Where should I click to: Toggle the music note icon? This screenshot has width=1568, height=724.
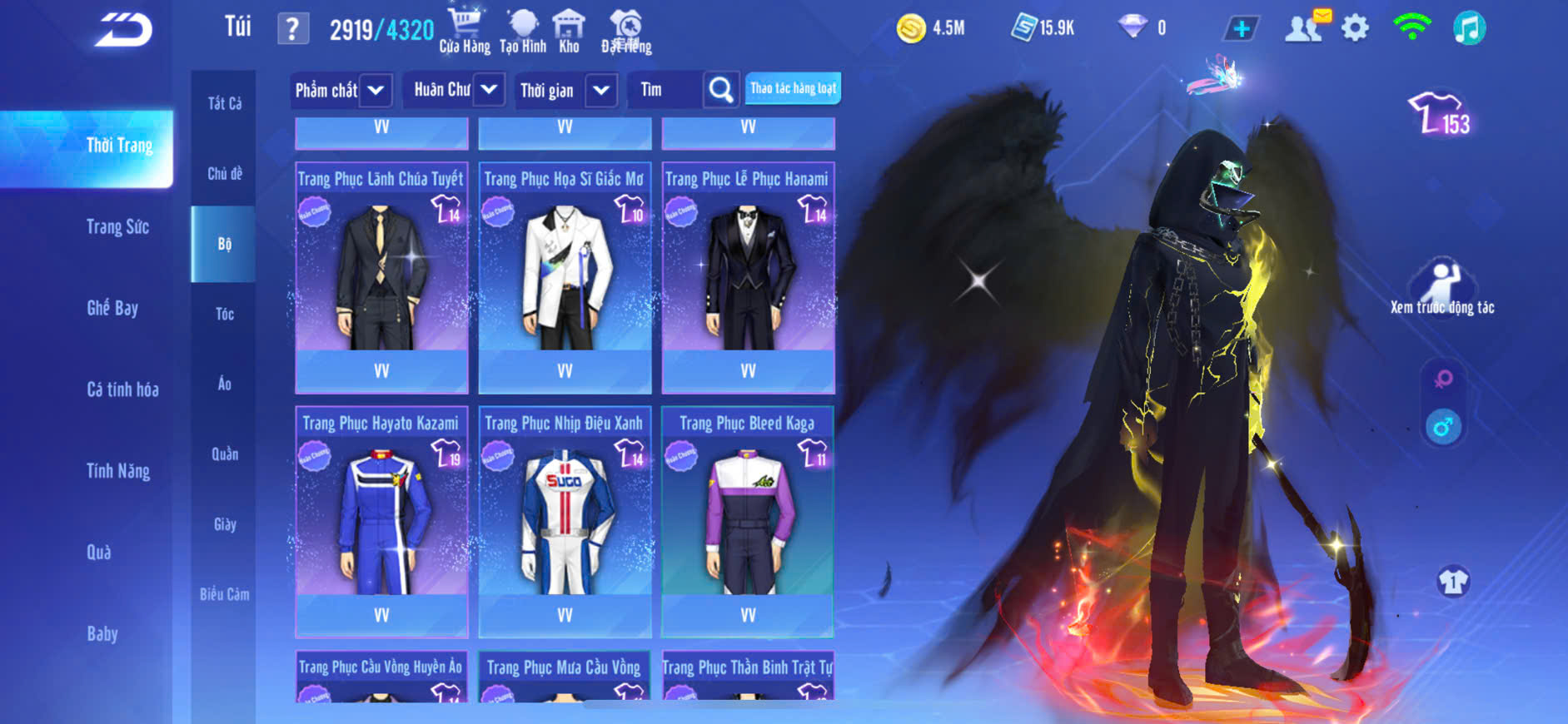tap(1469, 28)
